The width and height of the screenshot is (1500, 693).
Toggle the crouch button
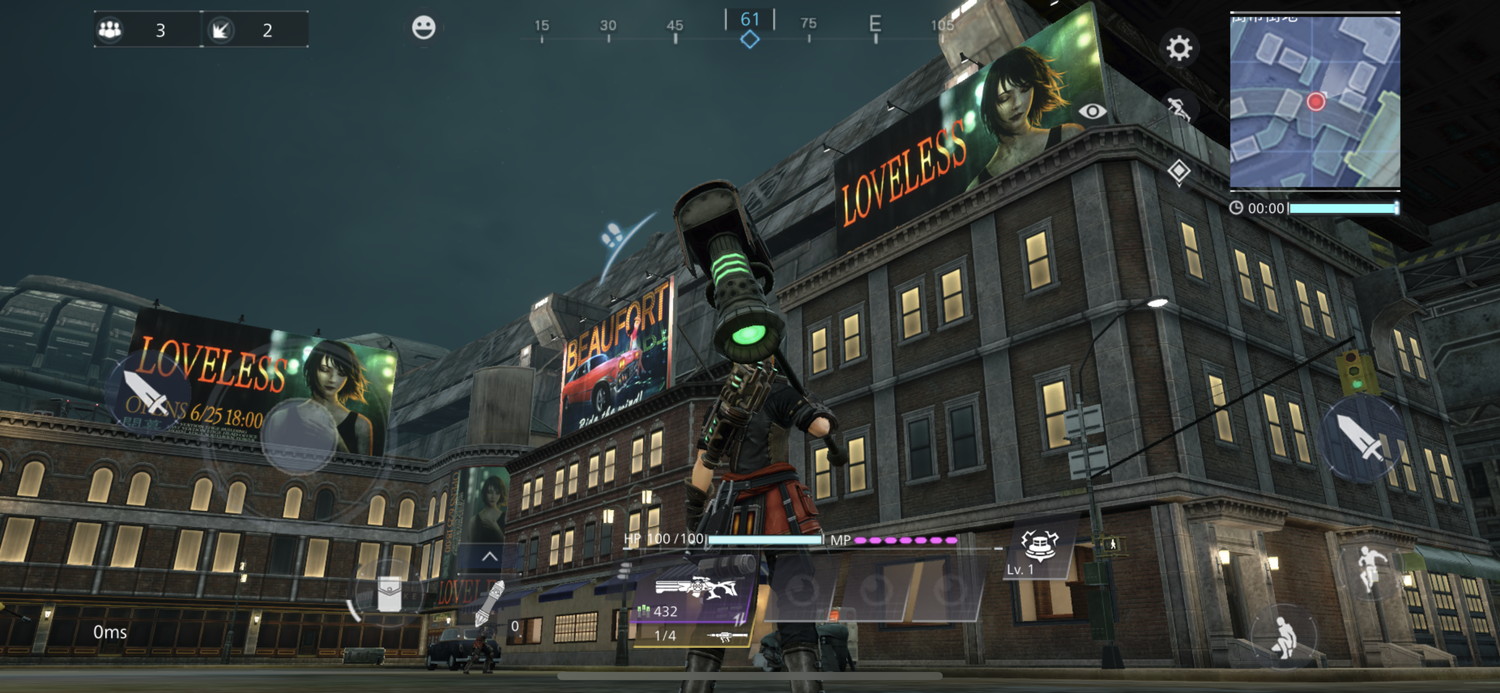1283,635
